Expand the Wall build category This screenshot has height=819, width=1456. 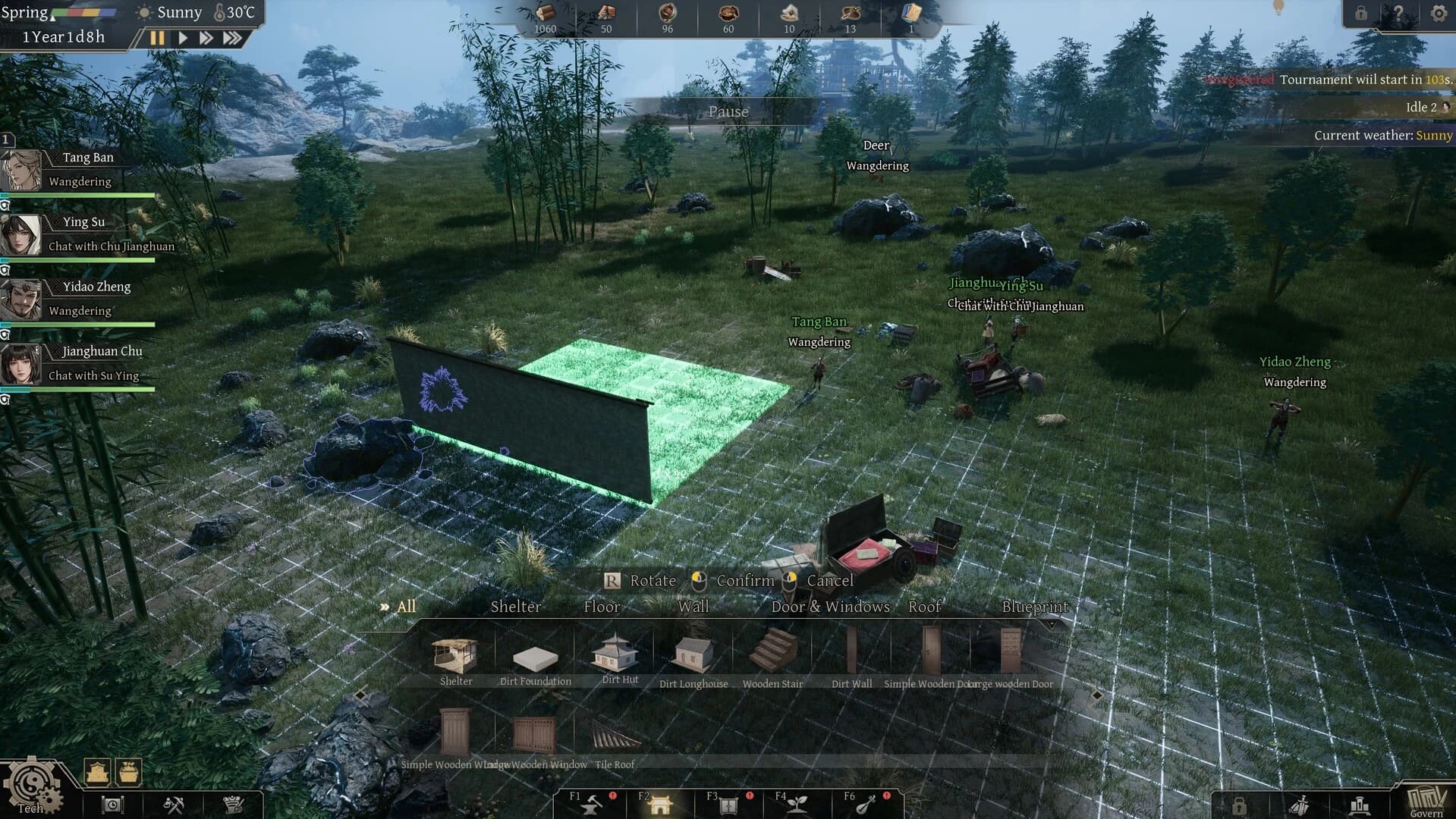693,607
